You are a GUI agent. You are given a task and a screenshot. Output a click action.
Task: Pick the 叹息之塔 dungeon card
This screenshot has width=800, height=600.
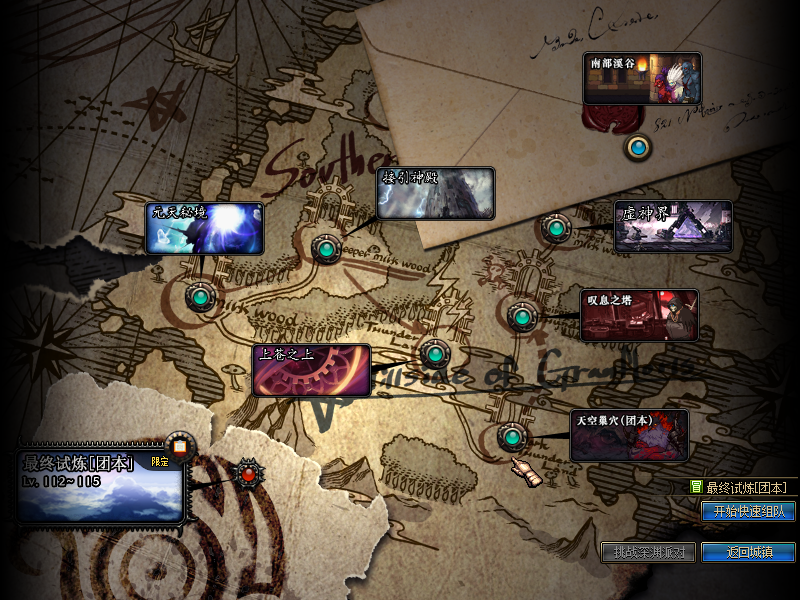coord(640,315)
